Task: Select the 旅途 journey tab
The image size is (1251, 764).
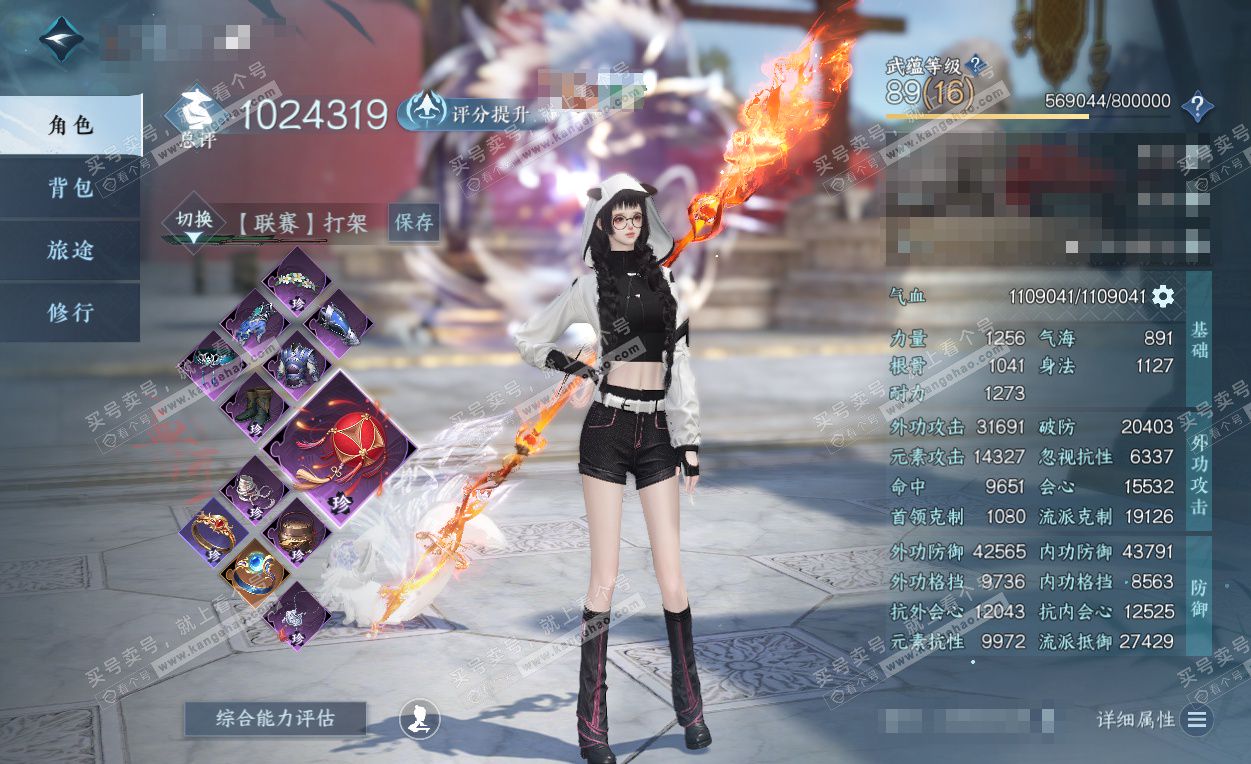Action: tap(70, 250)
